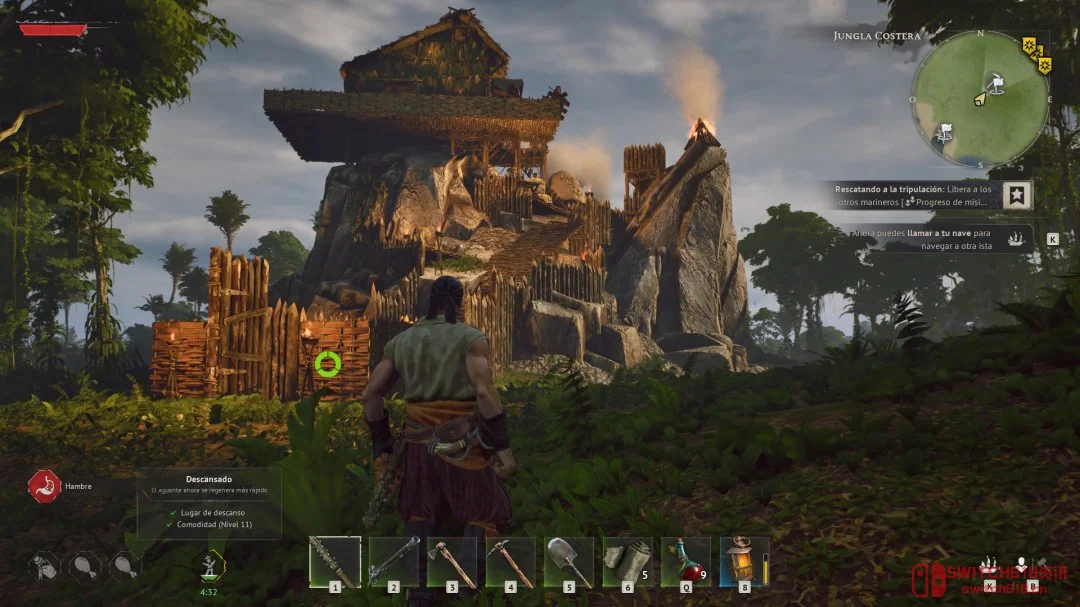Open the circular minimap

980,99
